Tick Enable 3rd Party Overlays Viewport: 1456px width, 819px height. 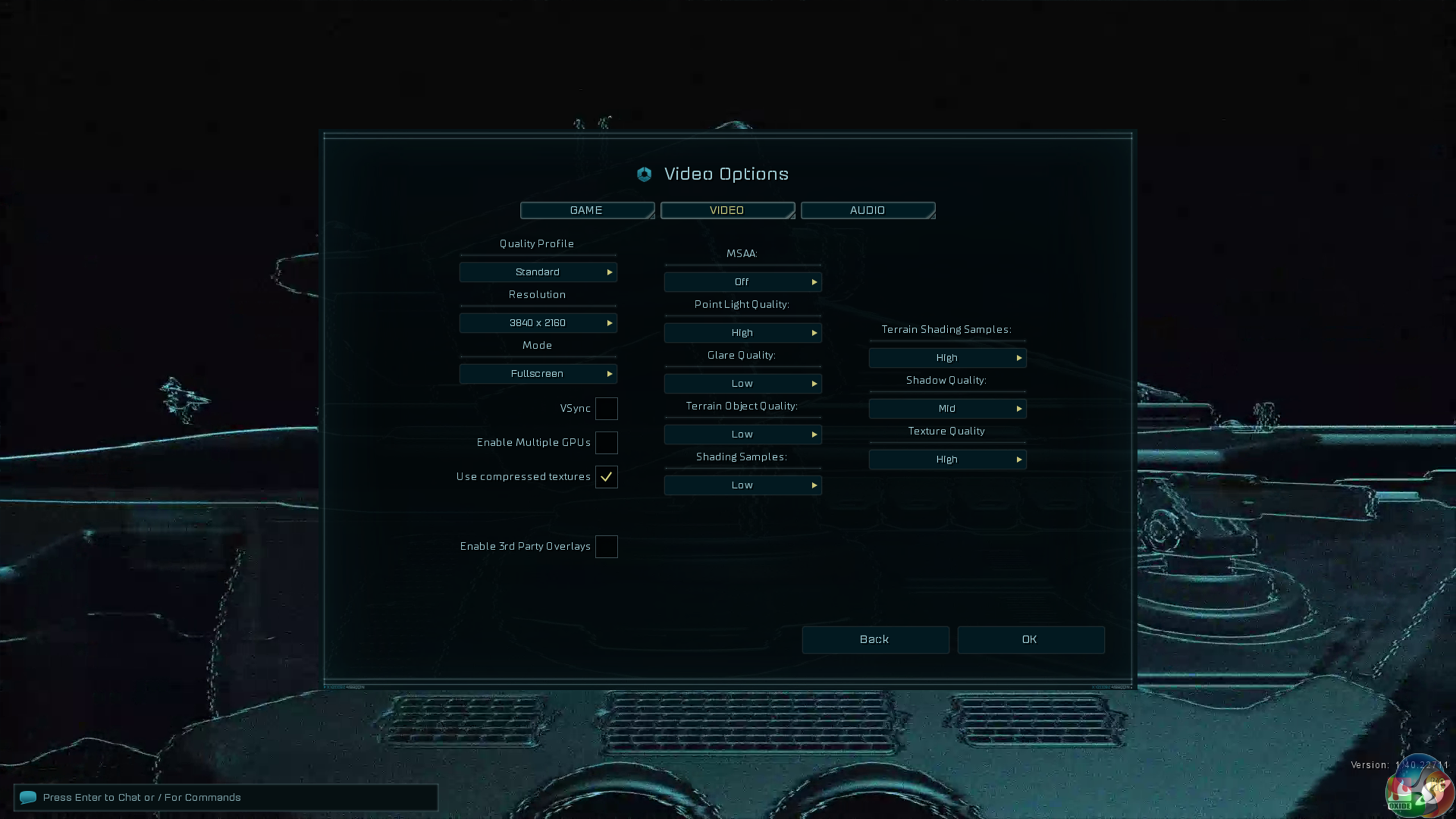point(606,547)
